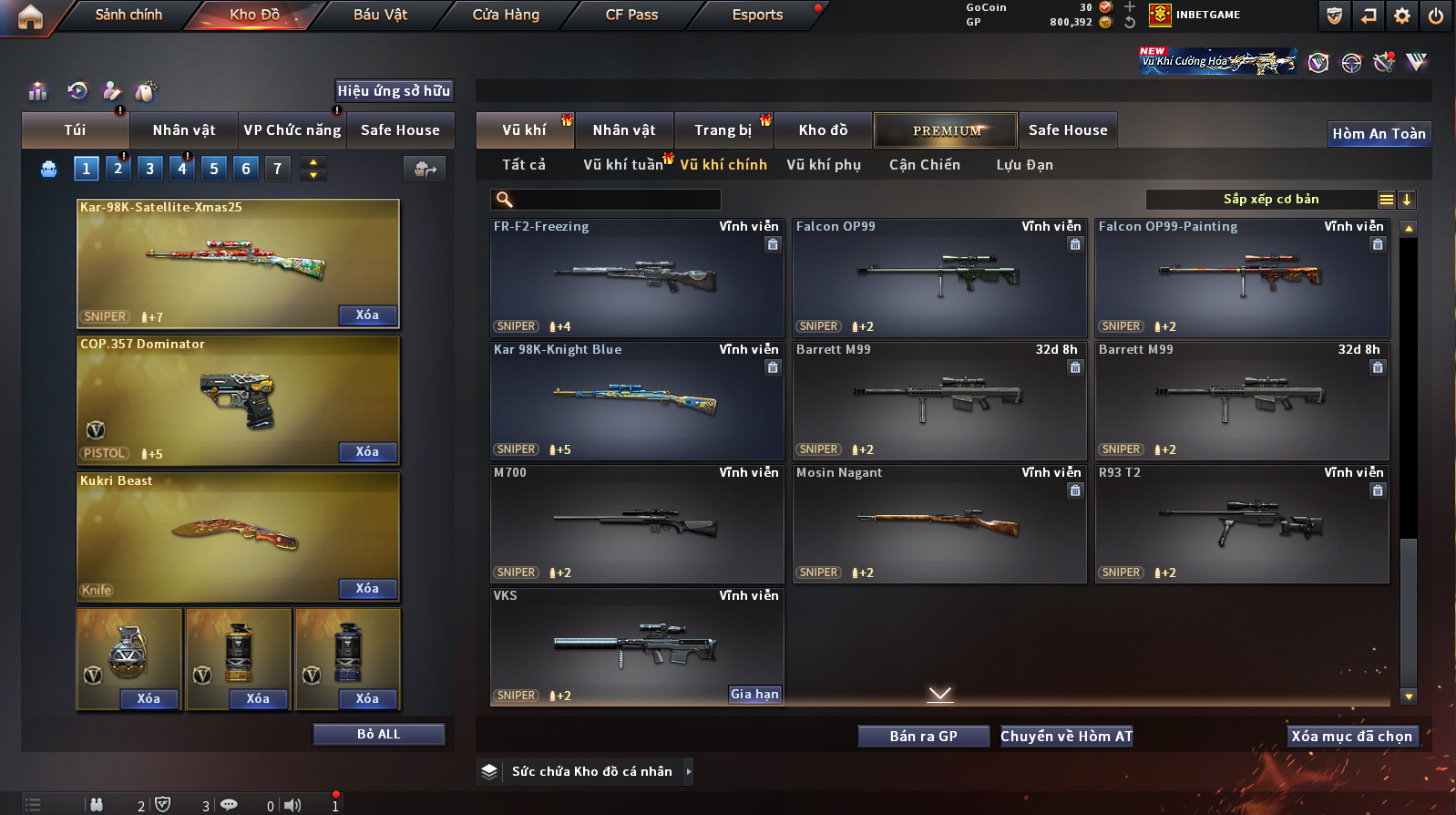Remove the Kukri Beast with Xóa
1456x815 pixels.
367,589
